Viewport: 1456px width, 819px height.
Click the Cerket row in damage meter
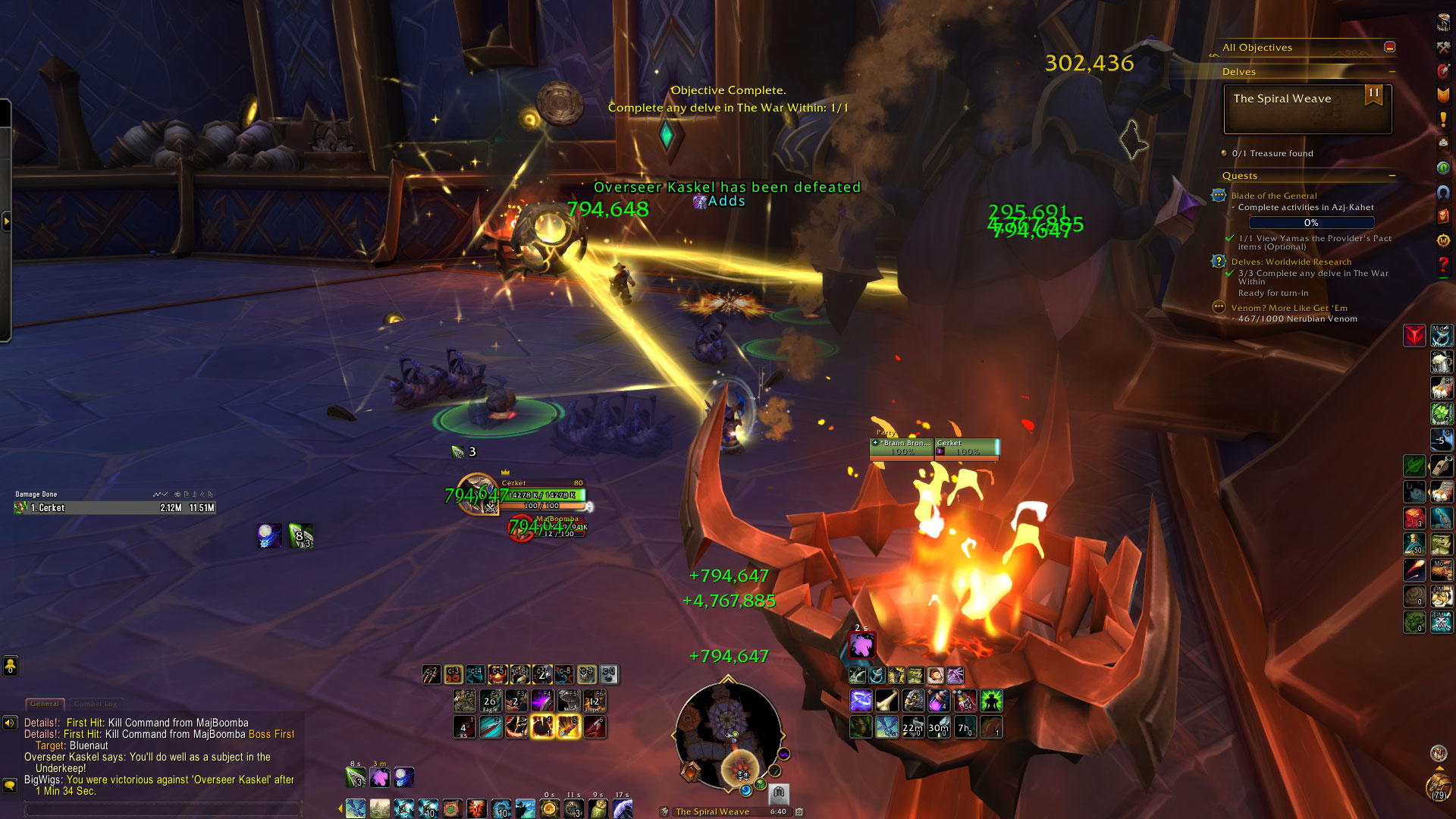[x=115, y=508]
